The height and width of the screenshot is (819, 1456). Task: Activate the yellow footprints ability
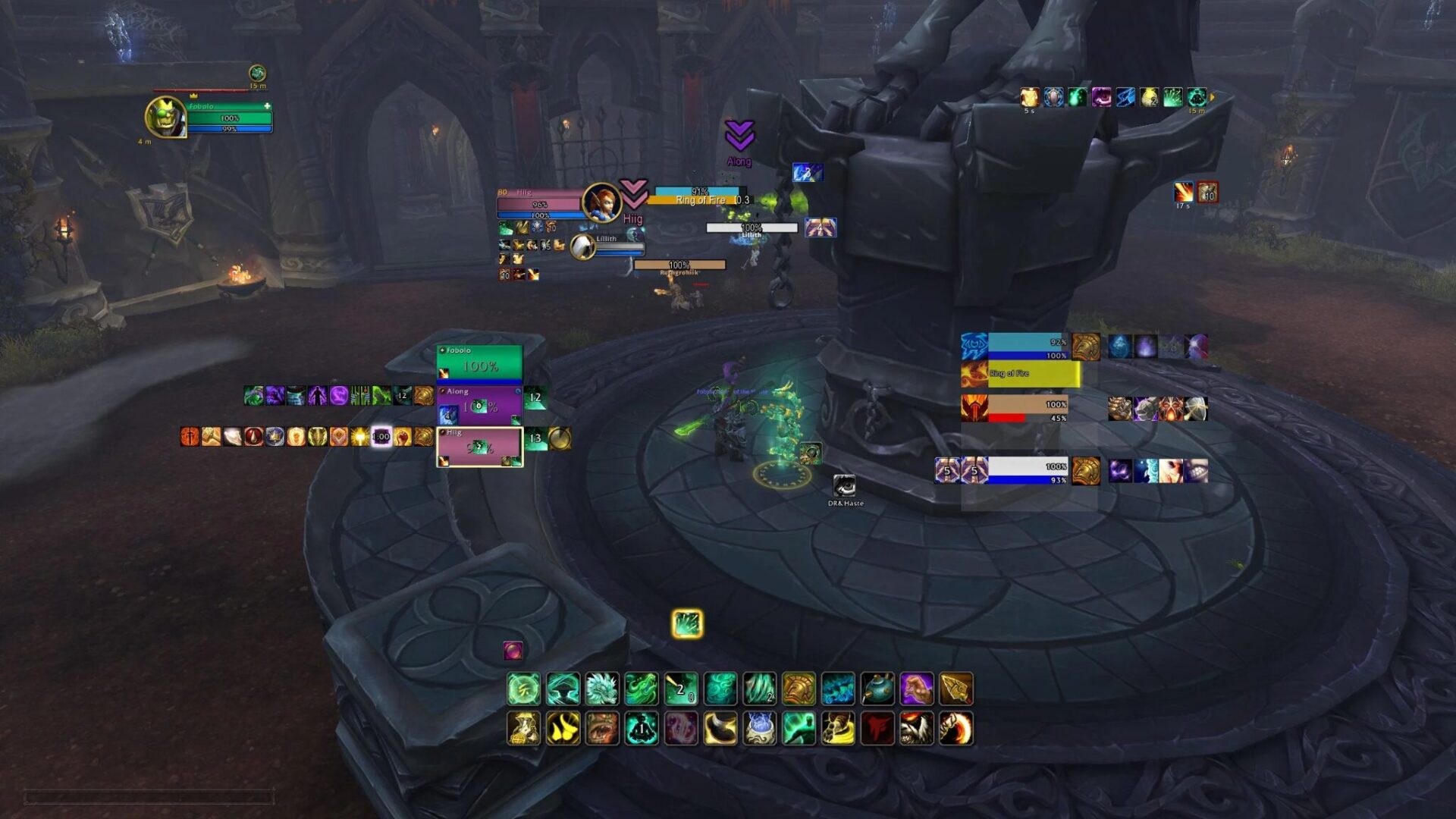(563, 729)
